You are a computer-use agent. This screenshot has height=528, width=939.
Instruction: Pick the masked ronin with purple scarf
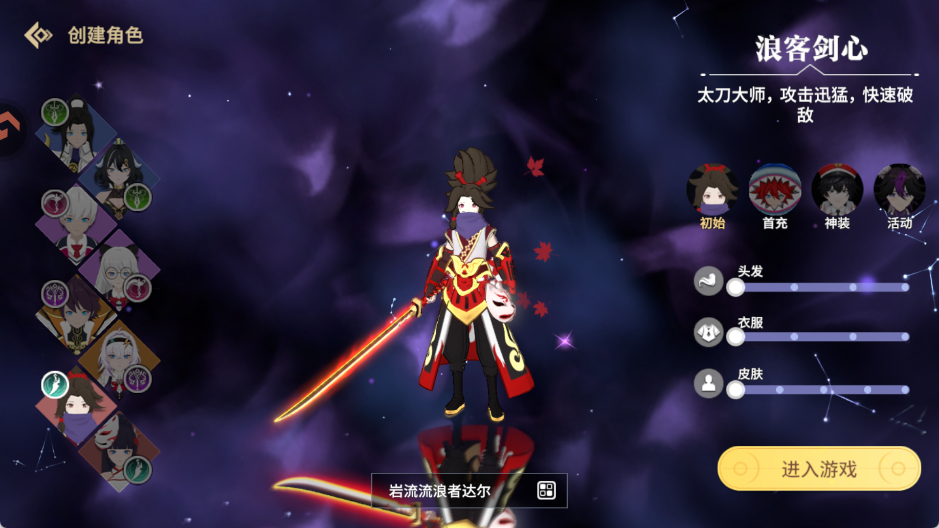click(x=76, y=407)
